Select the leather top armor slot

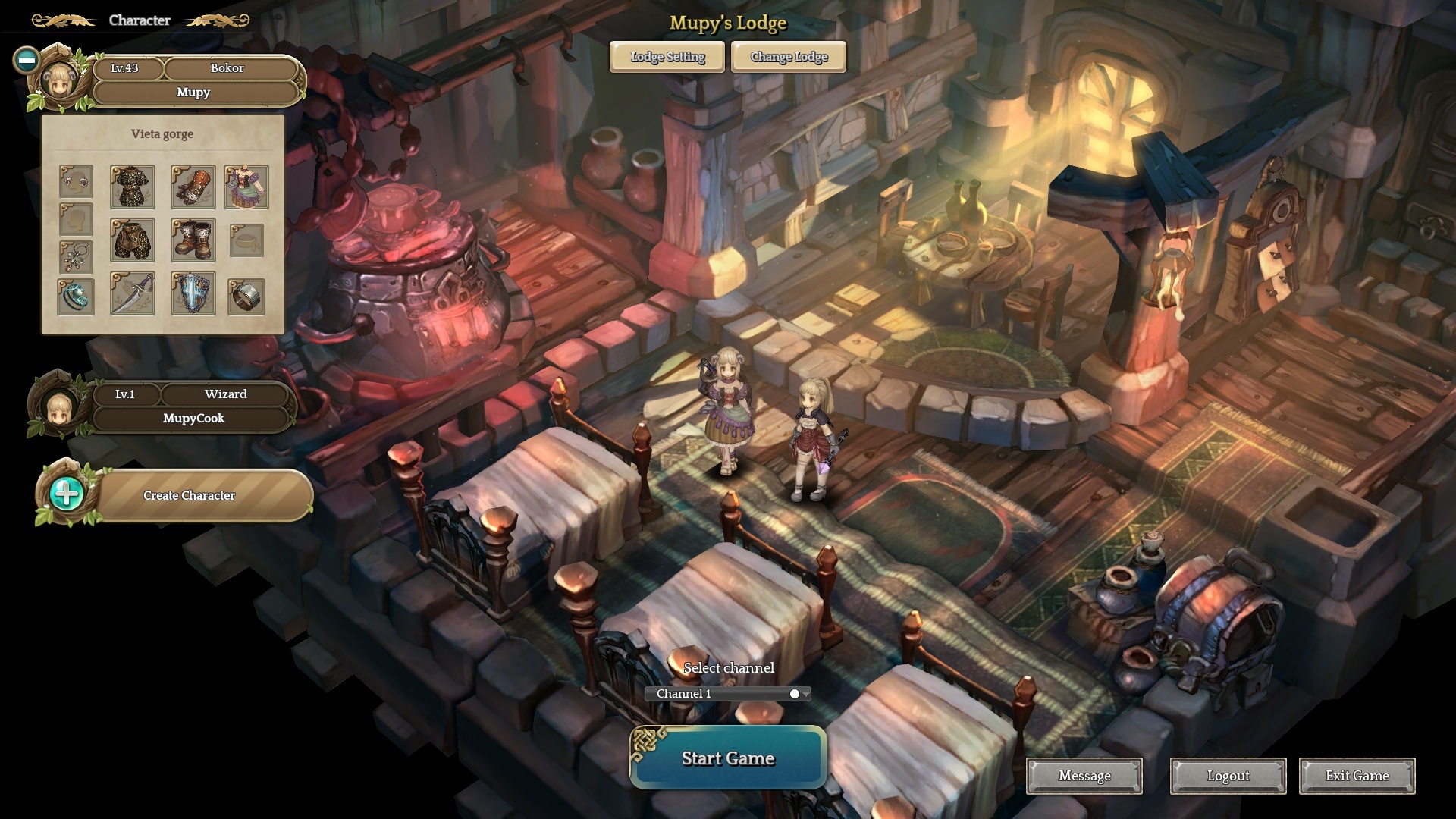(x=133, y=187)
